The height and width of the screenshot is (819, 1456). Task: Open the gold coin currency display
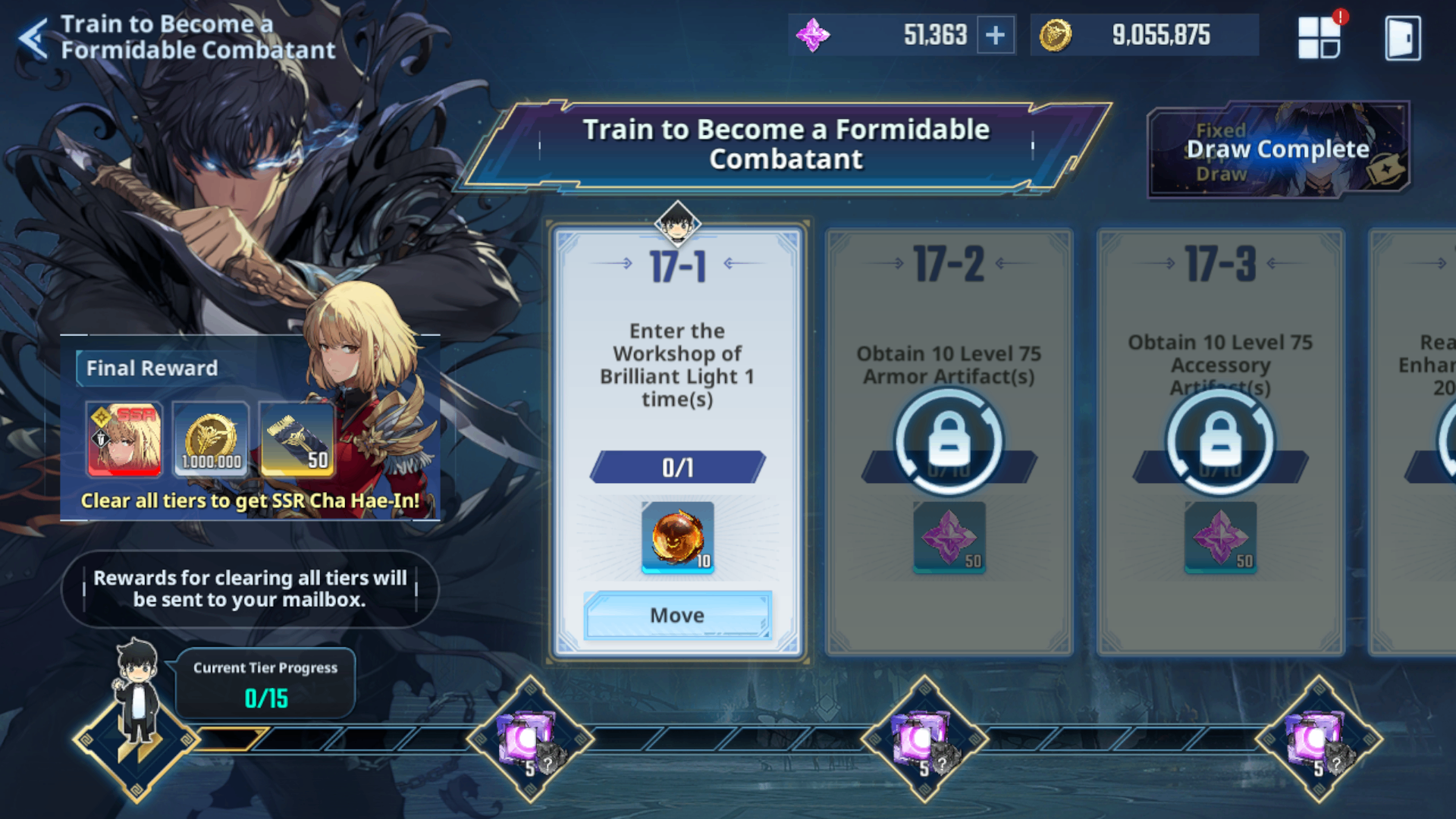click(1144, 36)
